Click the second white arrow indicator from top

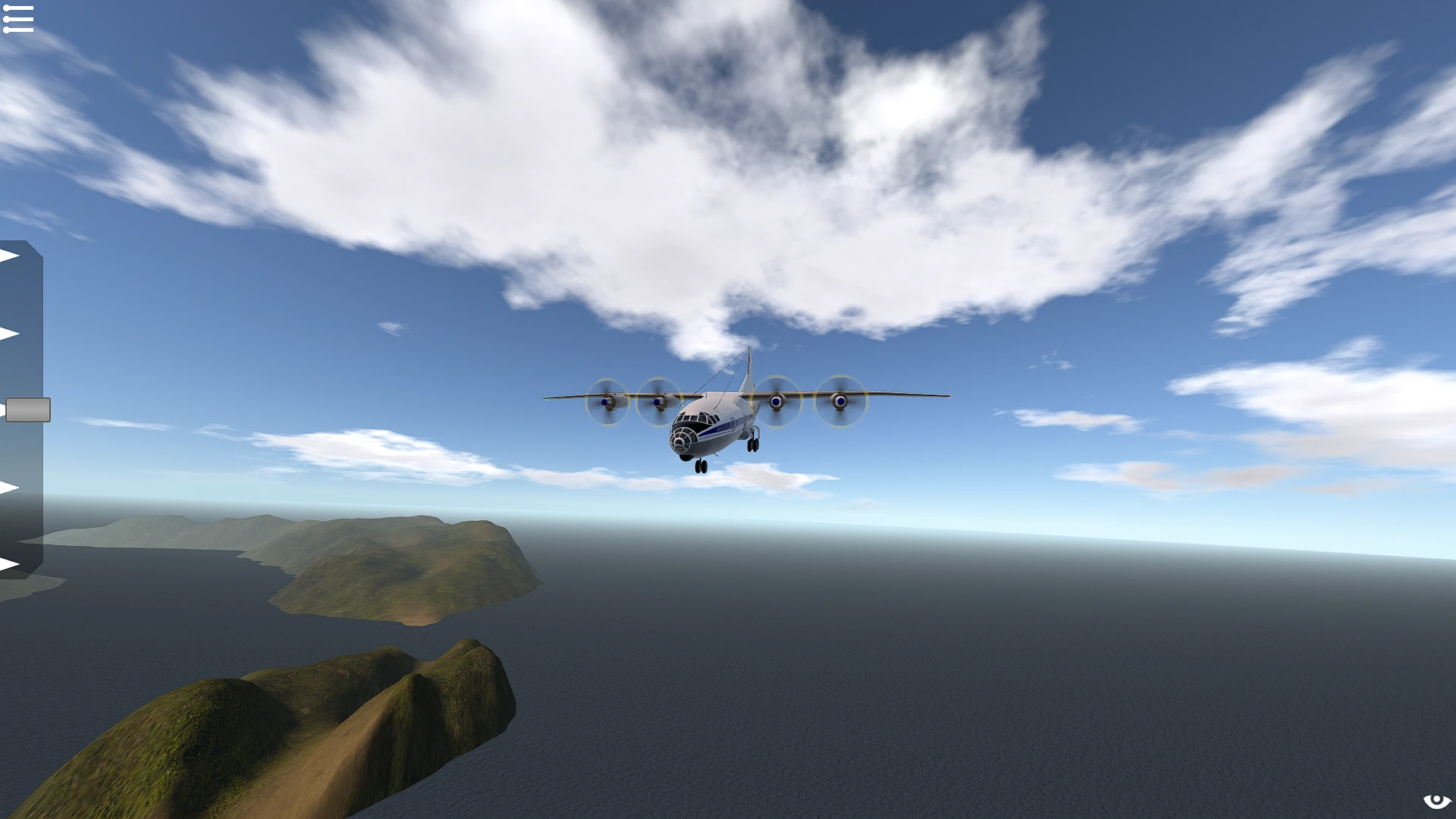pos(9,334)
